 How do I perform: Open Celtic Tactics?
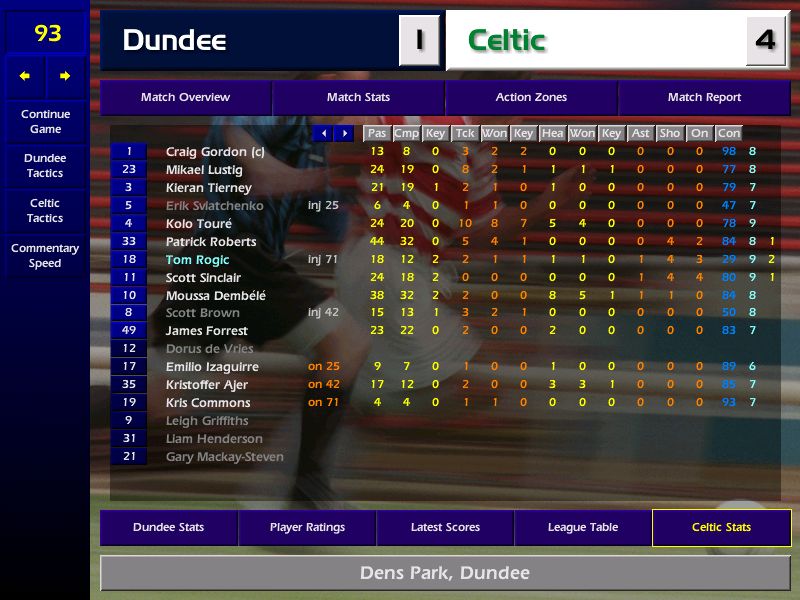[x=45, y=210]
